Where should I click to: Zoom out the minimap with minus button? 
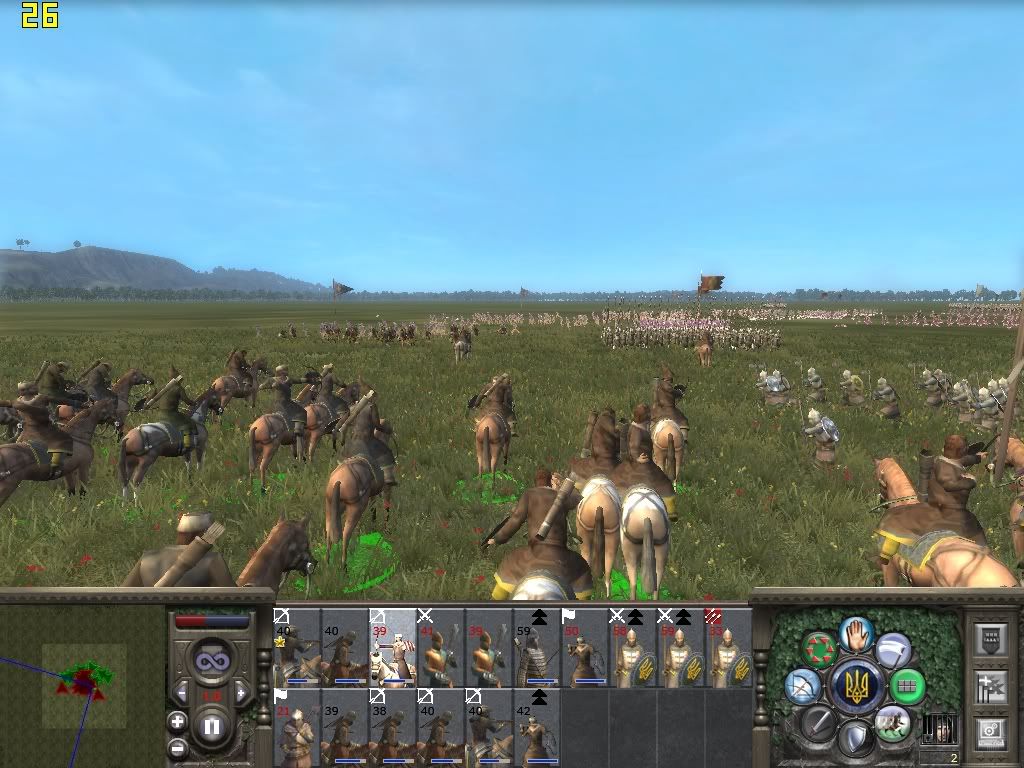177,746
